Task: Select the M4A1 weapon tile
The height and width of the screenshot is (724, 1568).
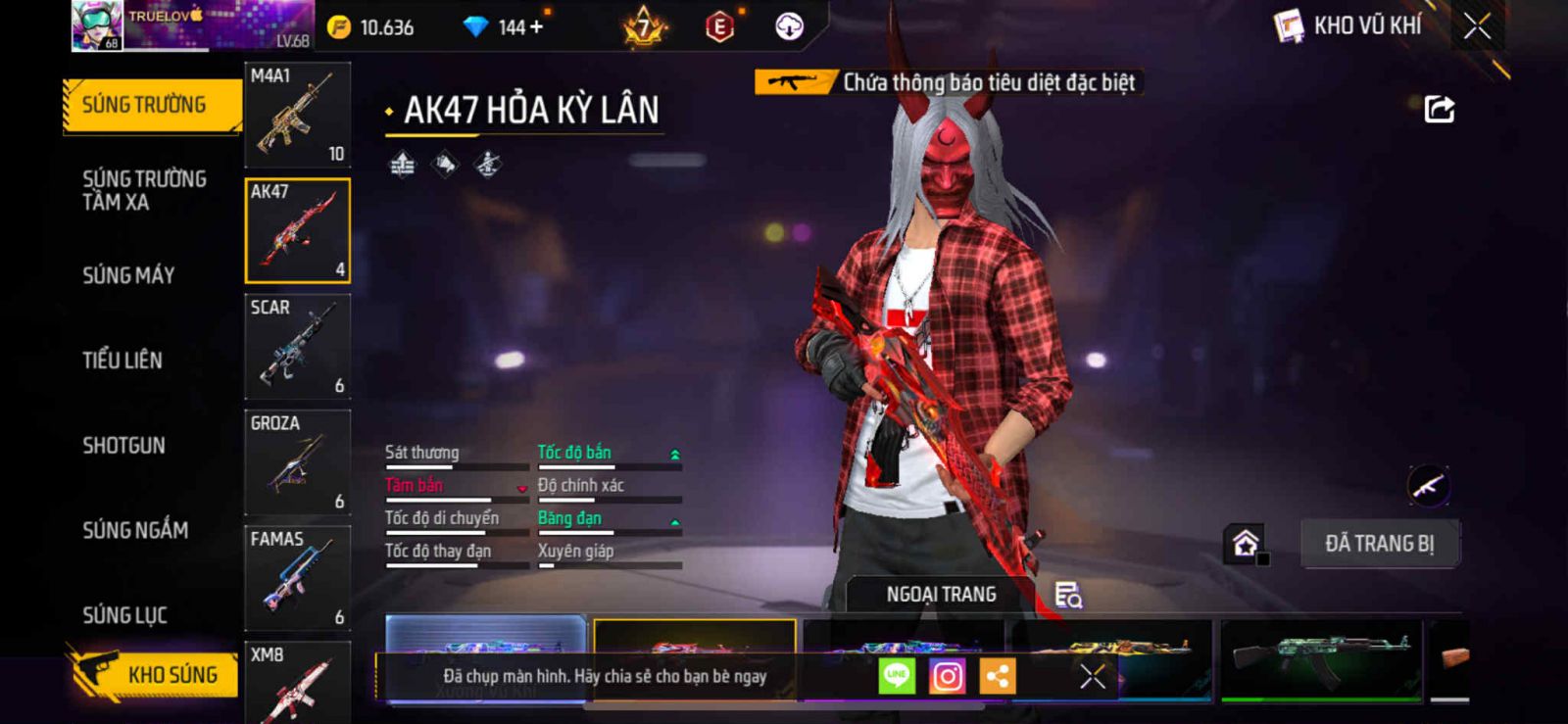Action: pos(297,115)
